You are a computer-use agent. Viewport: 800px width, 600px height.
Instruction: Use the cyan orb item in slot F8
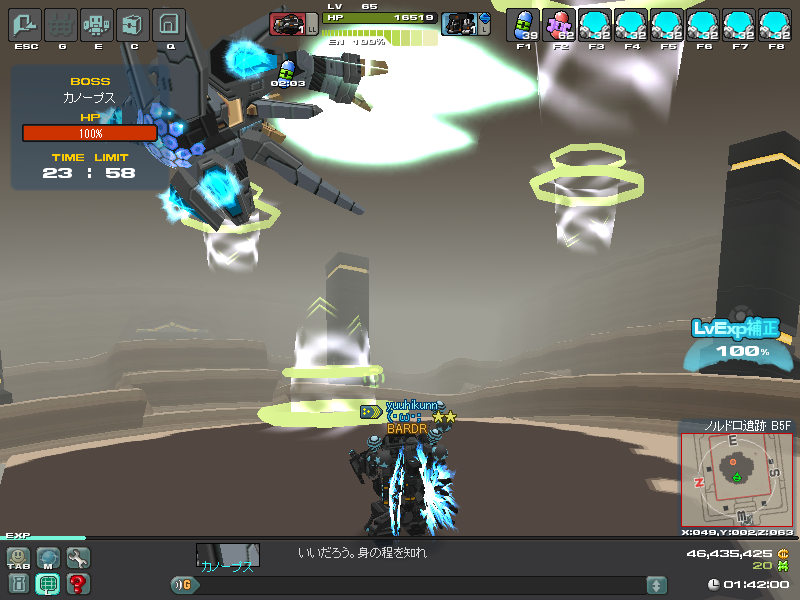pos(775,24)
